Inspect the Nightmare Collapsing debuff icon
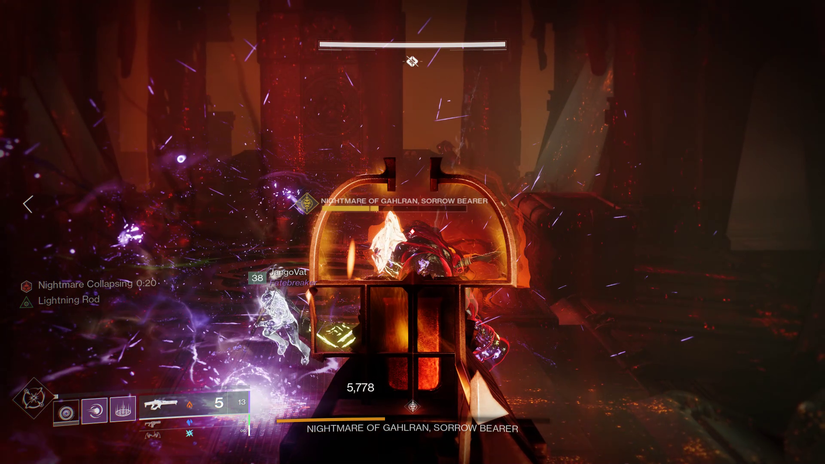This screenshot has height=464, width=825. pyautogui.click(x=26, y=286)
